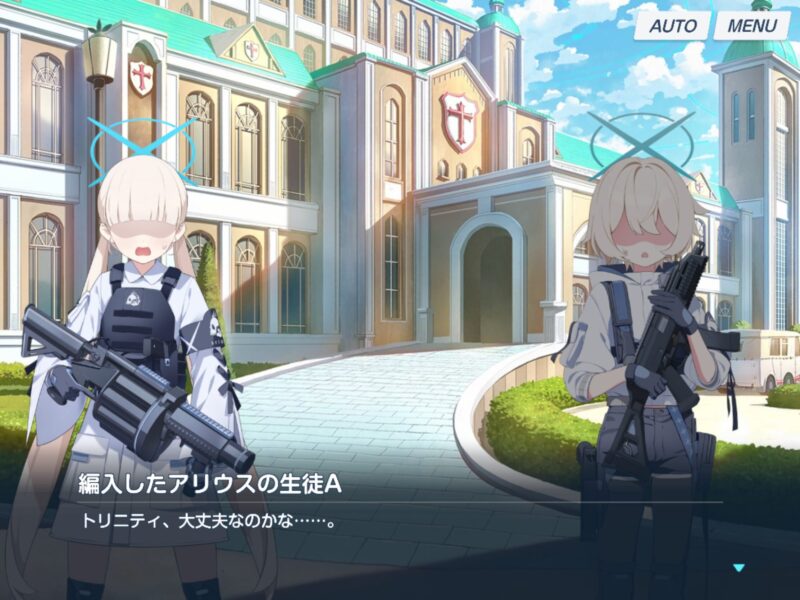Advance dialogue with the cyan arrow indicator
Viewport: 800px width, 600px height.
coord(739,568)
